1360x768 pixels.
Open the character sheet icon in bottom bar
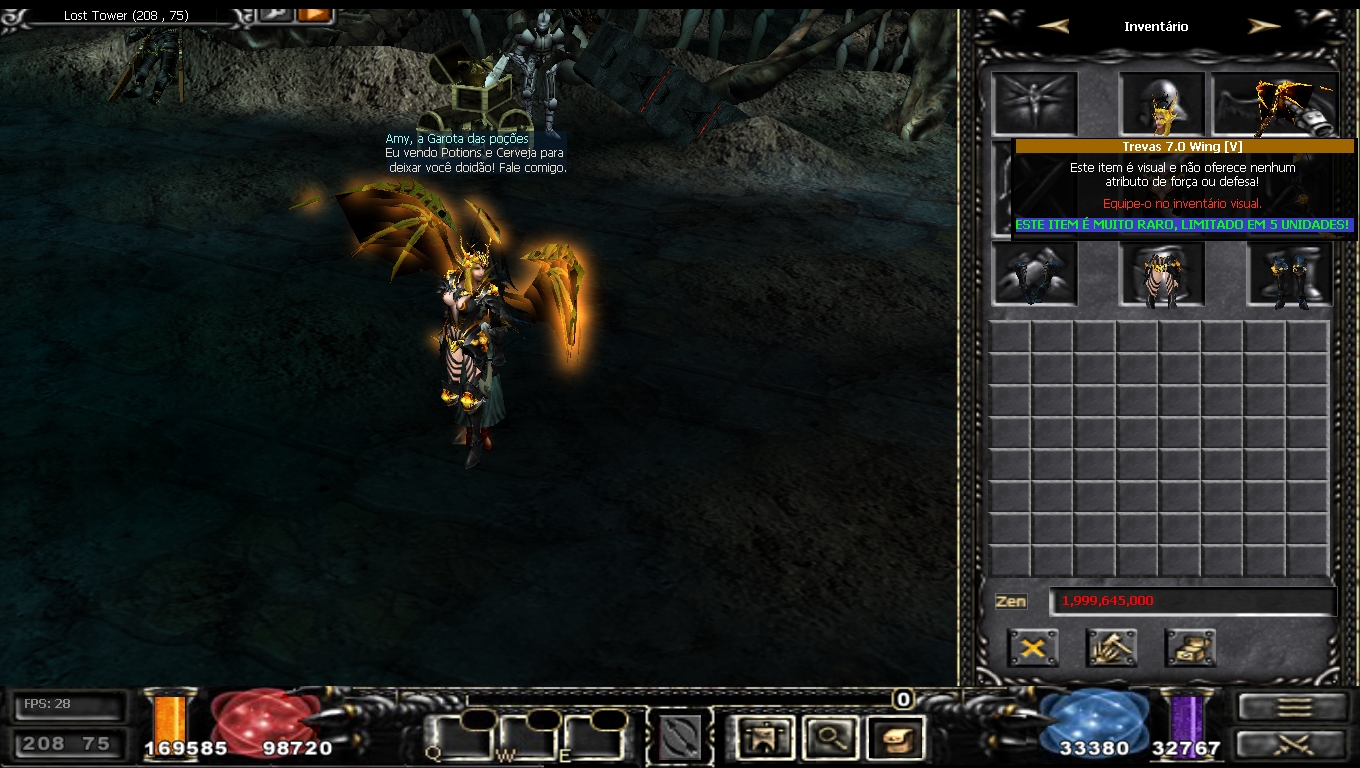763,739
